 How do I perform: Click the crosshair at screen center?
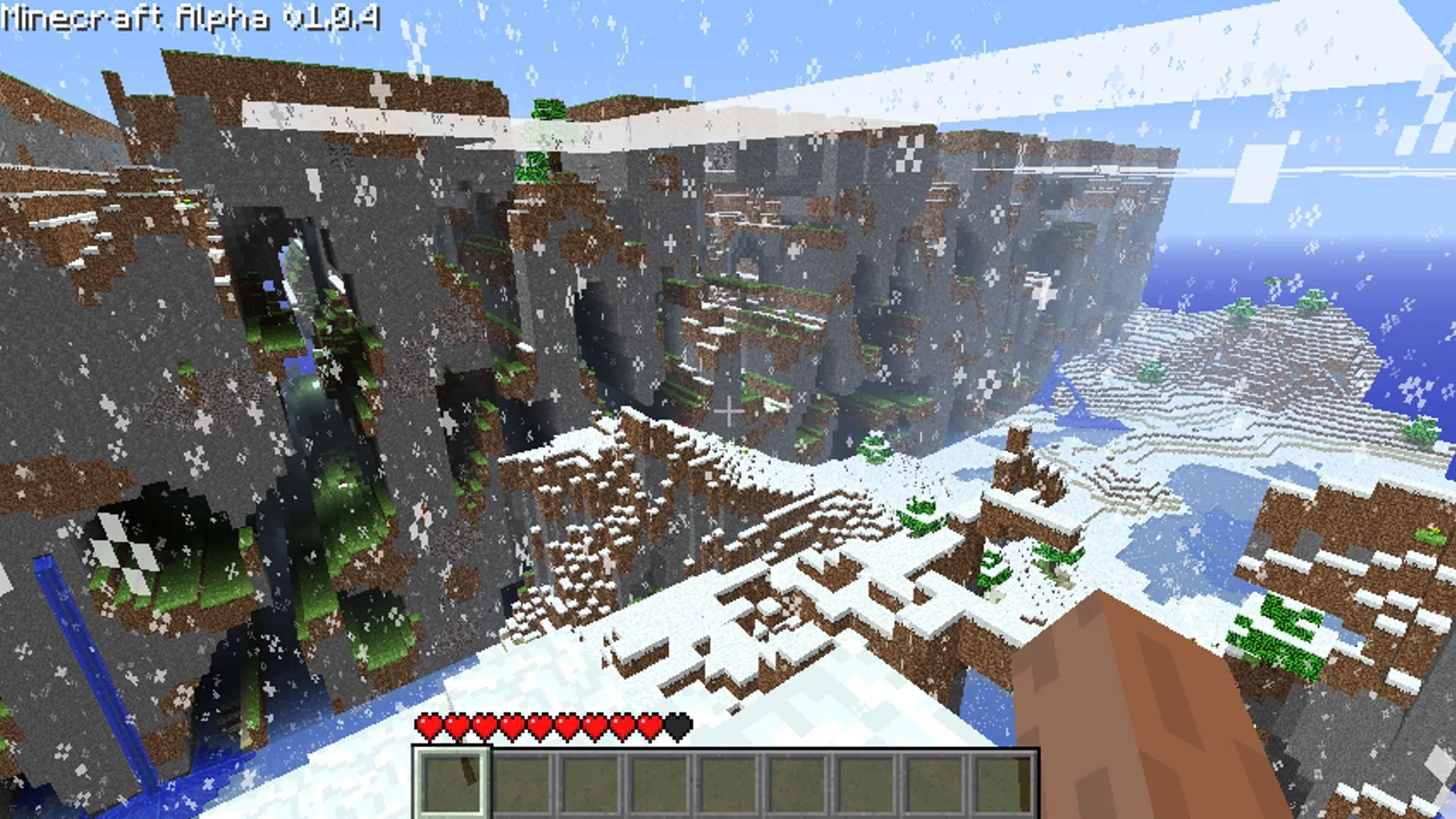(730, 409)
